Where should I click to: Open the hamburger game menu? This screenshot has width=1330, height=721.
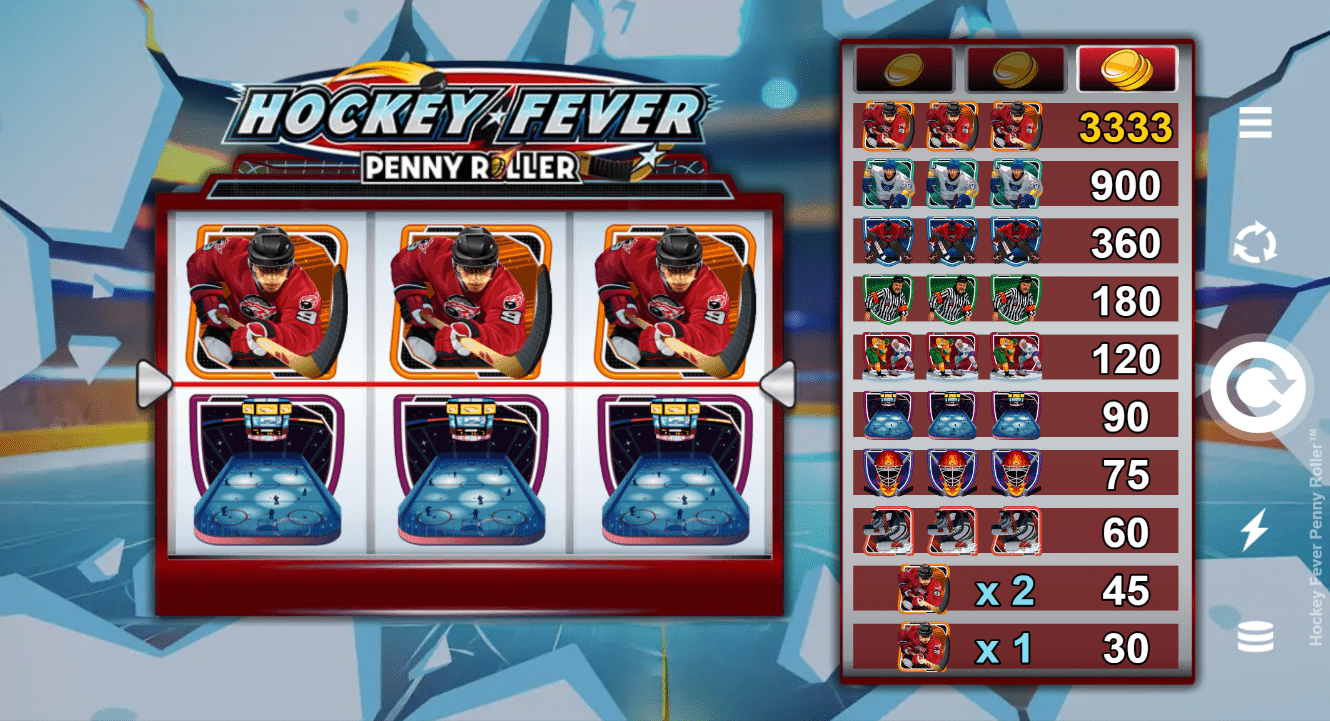(1254, 123)
